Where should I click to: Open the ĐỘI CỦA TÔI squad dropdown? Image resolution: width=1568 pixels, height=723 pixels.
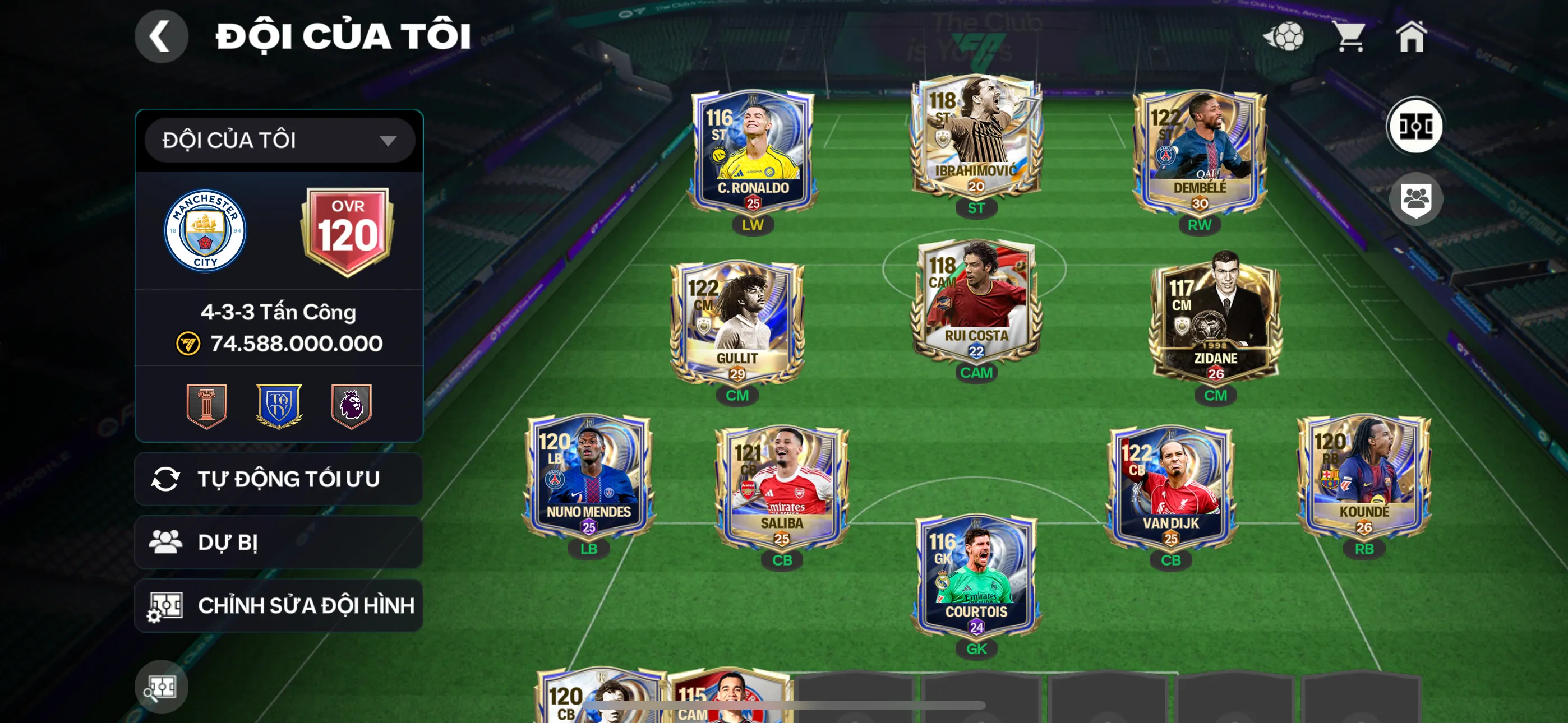(279, 141)
